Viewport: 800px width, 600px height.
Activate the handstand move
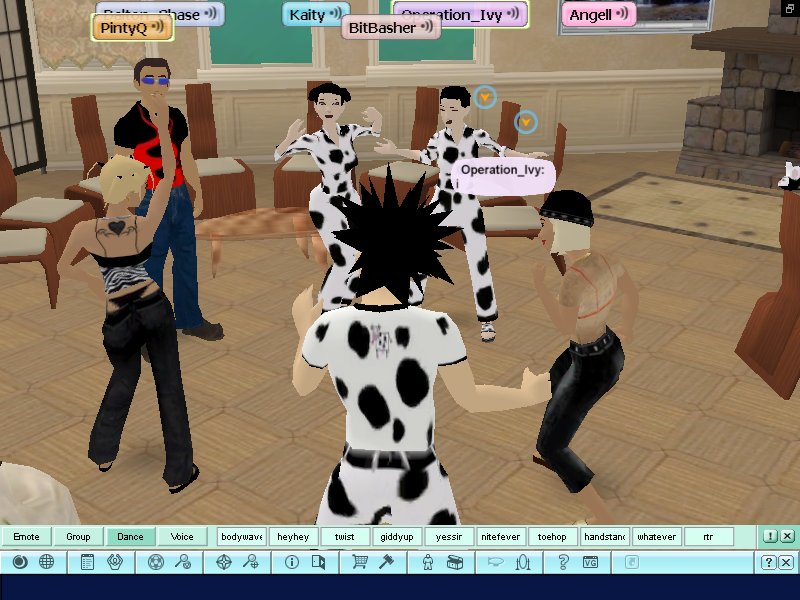[x=604, y=537]
